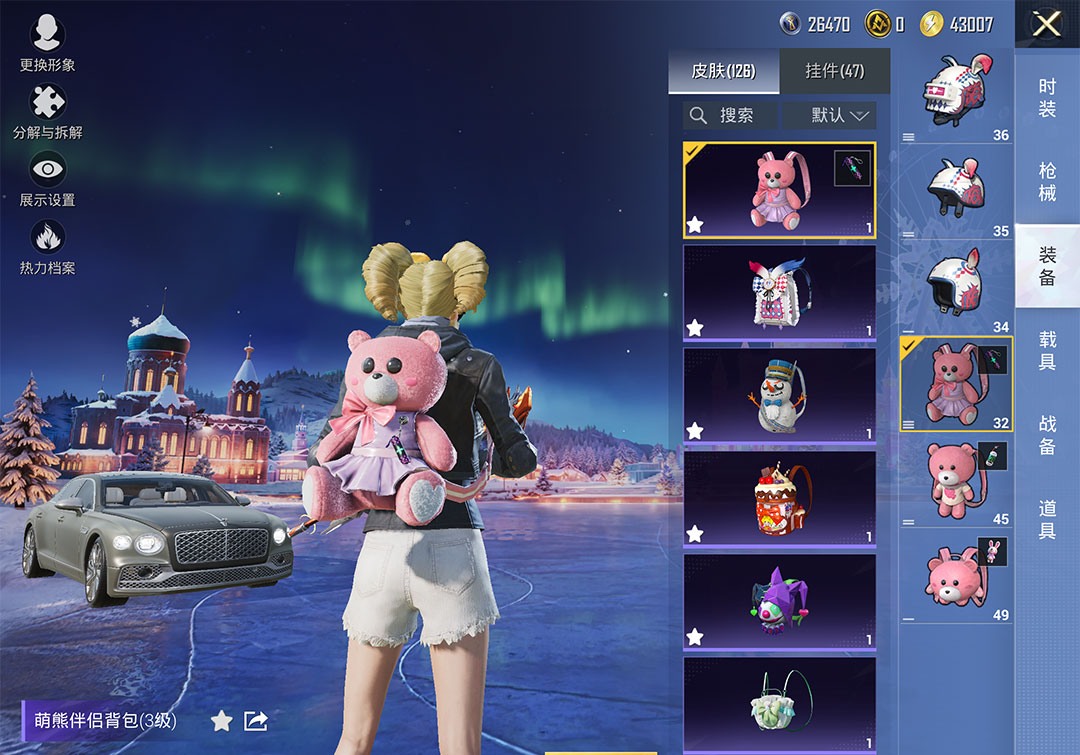1080x755 pixels.
Task: Open the 载具 vehicles category
Action: 1047,350
